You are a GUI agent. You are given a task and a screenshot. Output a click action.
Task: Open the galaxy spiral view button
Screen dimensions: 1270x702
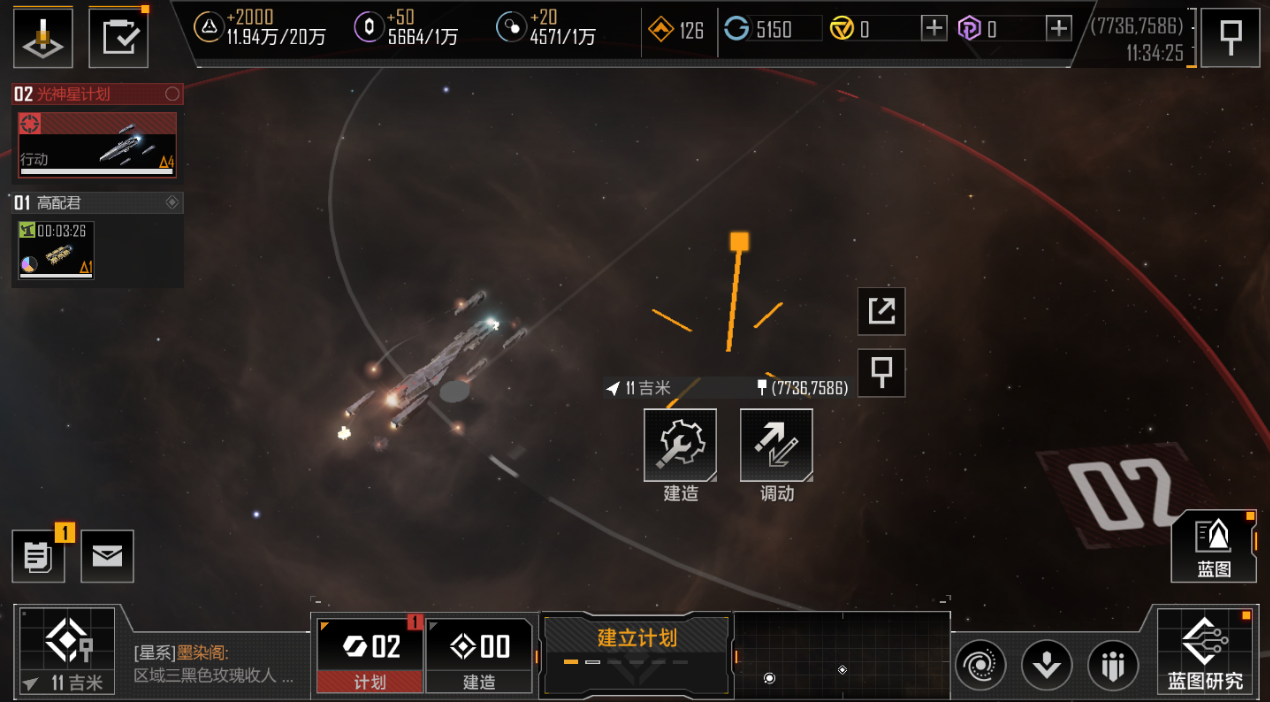click(981, 665)
